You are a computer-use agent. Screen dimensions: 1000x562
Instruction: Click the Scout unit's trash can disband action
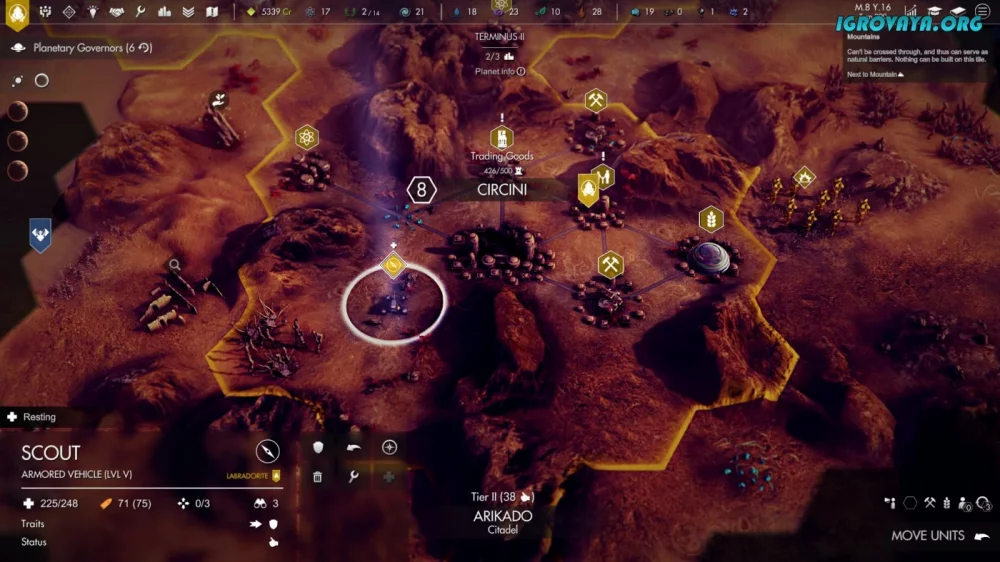click(x=318, y=477)
